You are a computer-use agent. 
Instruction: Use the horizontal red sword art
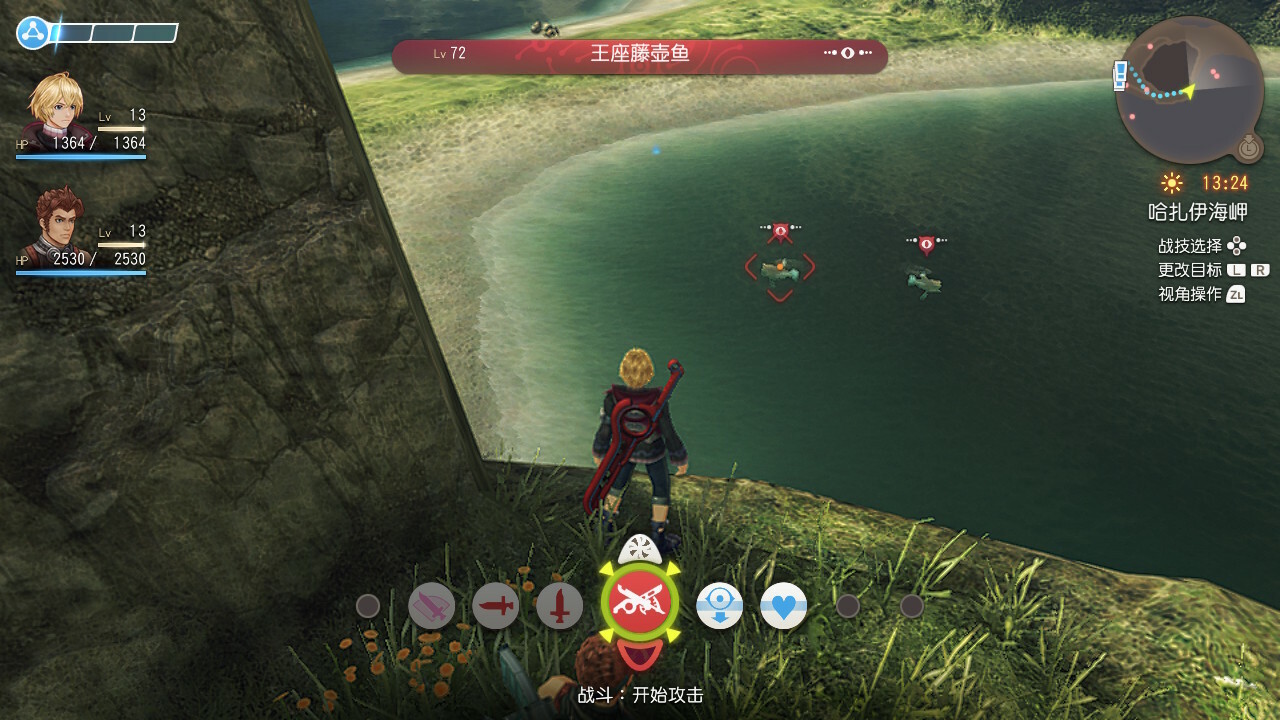[496, 606]
